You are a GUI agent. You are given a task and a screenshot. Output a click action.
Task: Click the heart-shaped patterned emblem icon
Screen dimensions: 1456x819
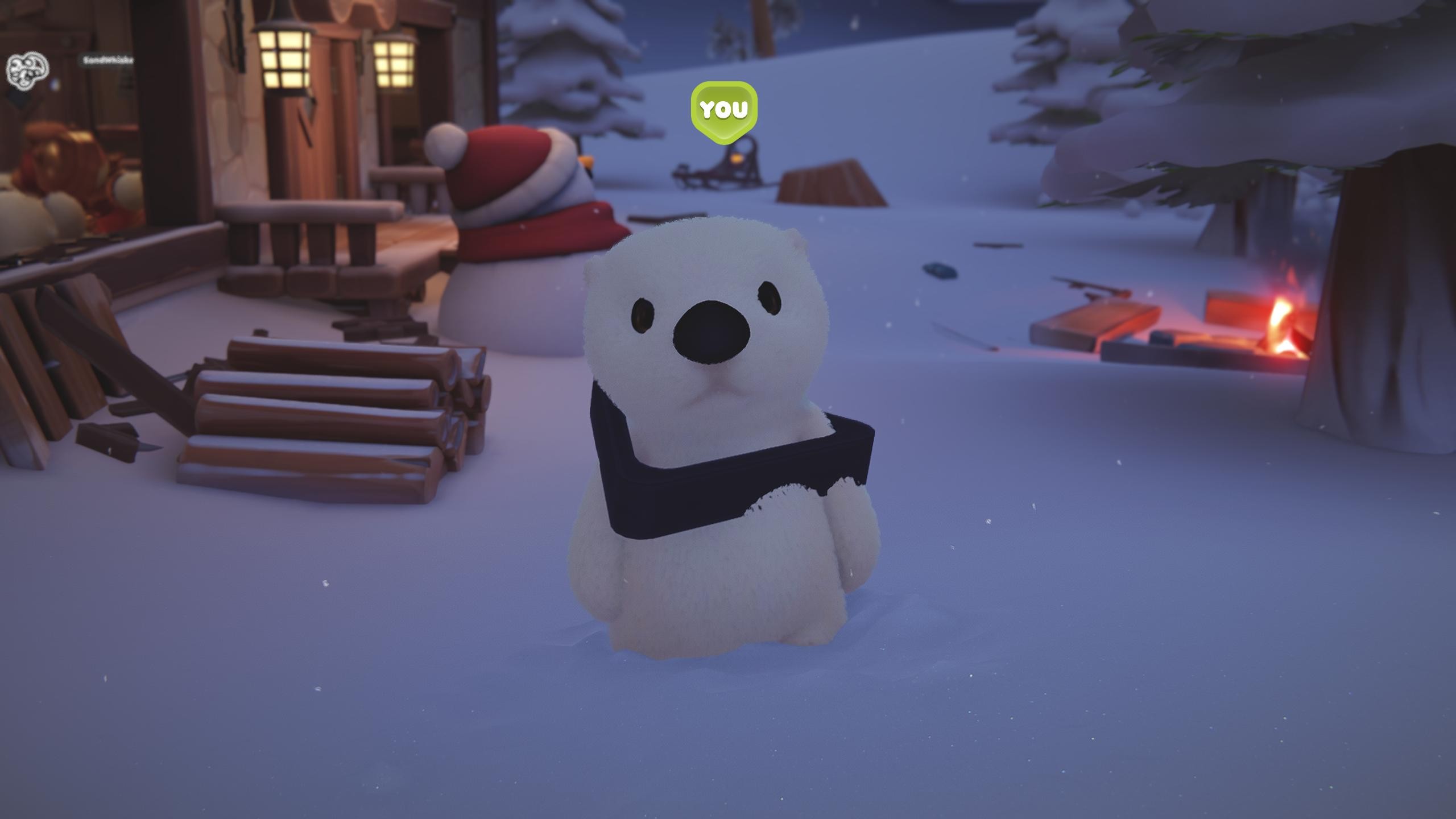click(x=27, y=69)
